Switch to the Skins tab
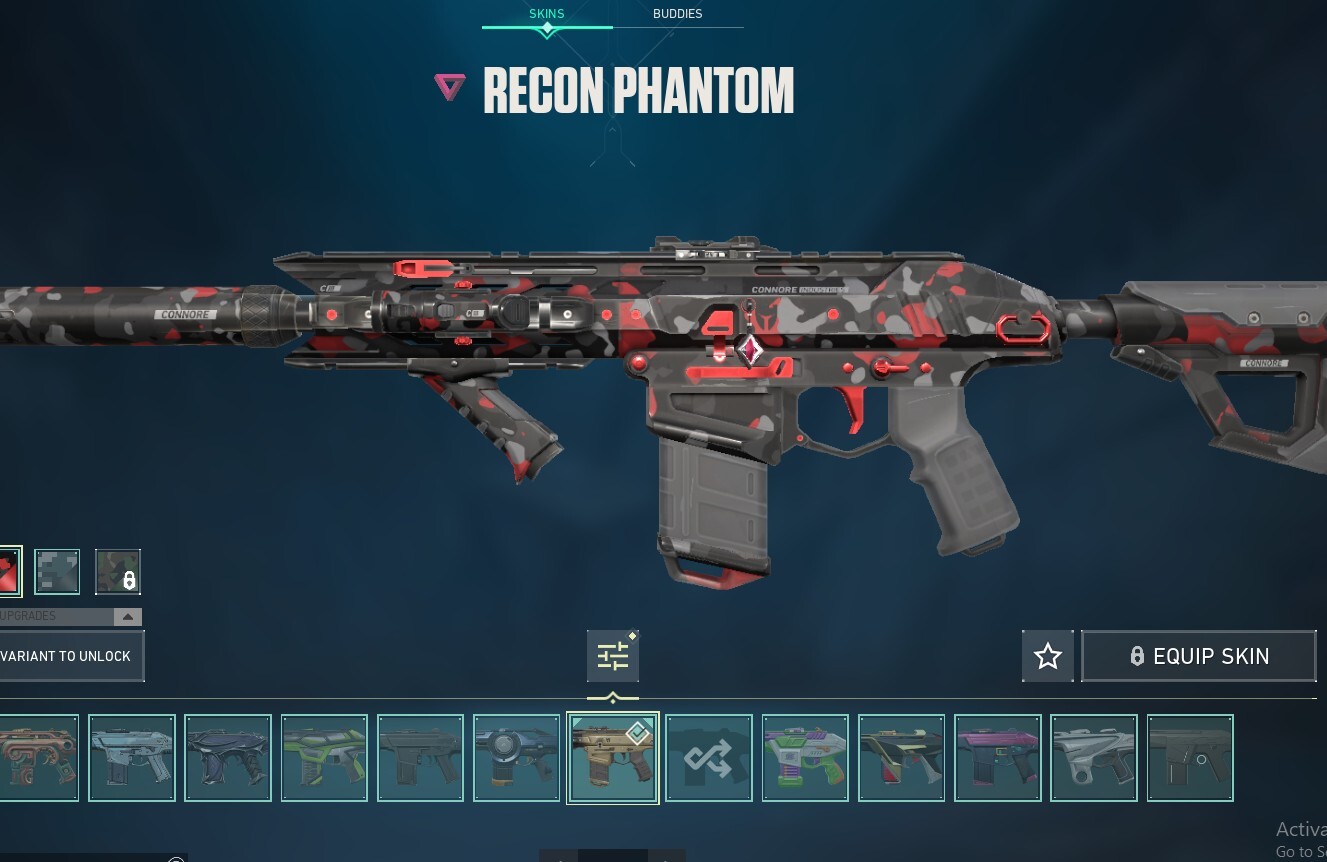This screenshot has width=1327, height=862. (546, 14)
